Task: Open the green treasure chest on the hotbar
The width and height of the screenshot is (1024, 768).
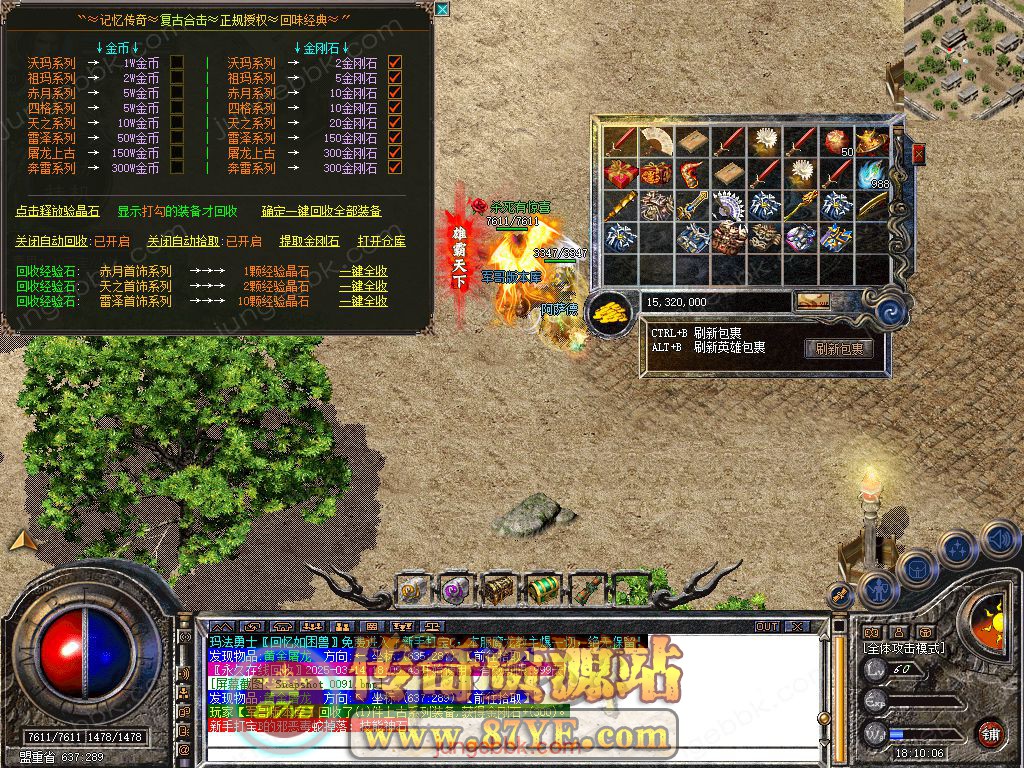Action: tap(541, 589)
